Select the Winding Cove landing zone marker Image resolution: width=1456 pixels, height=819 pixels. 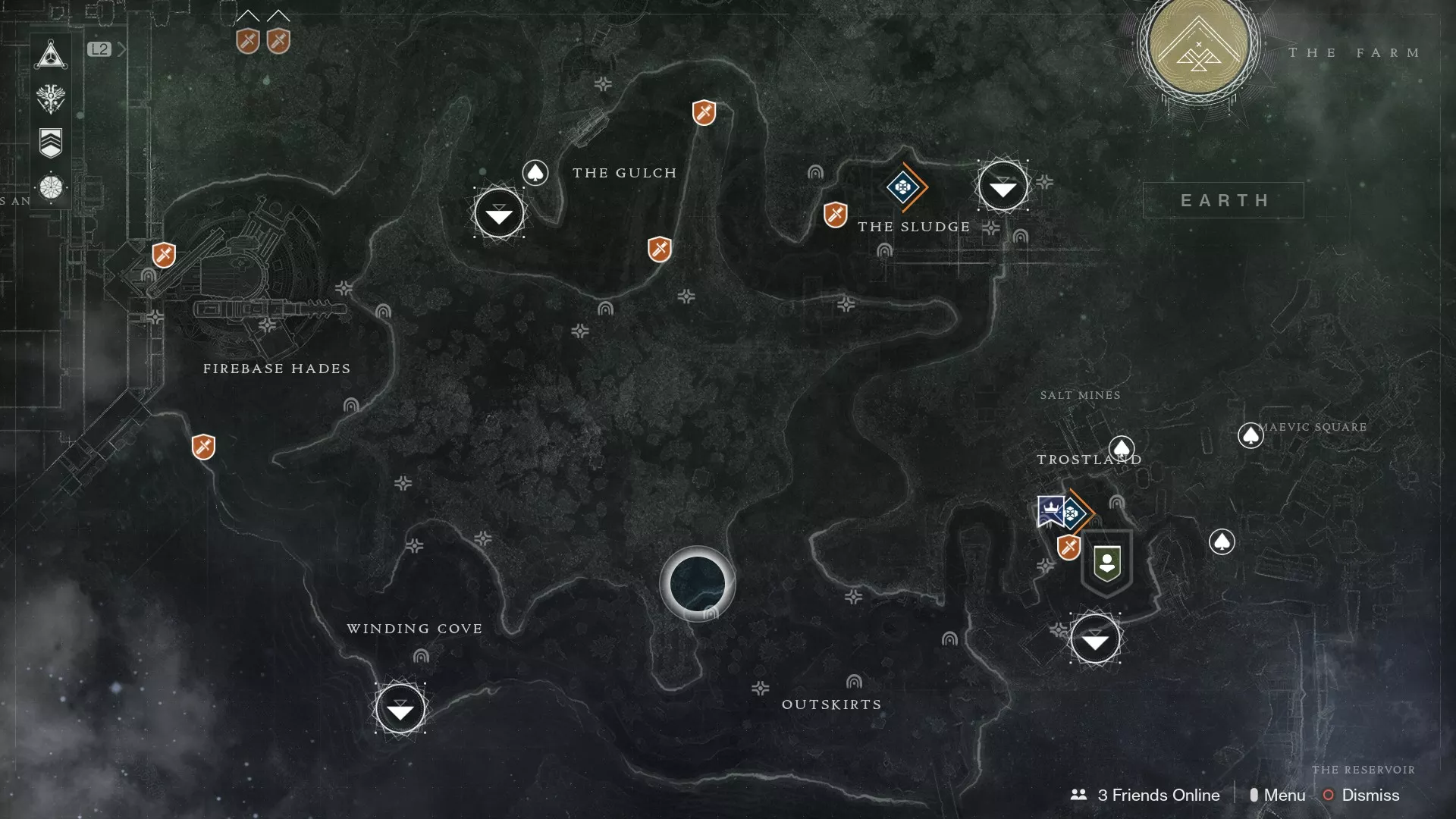401,709
